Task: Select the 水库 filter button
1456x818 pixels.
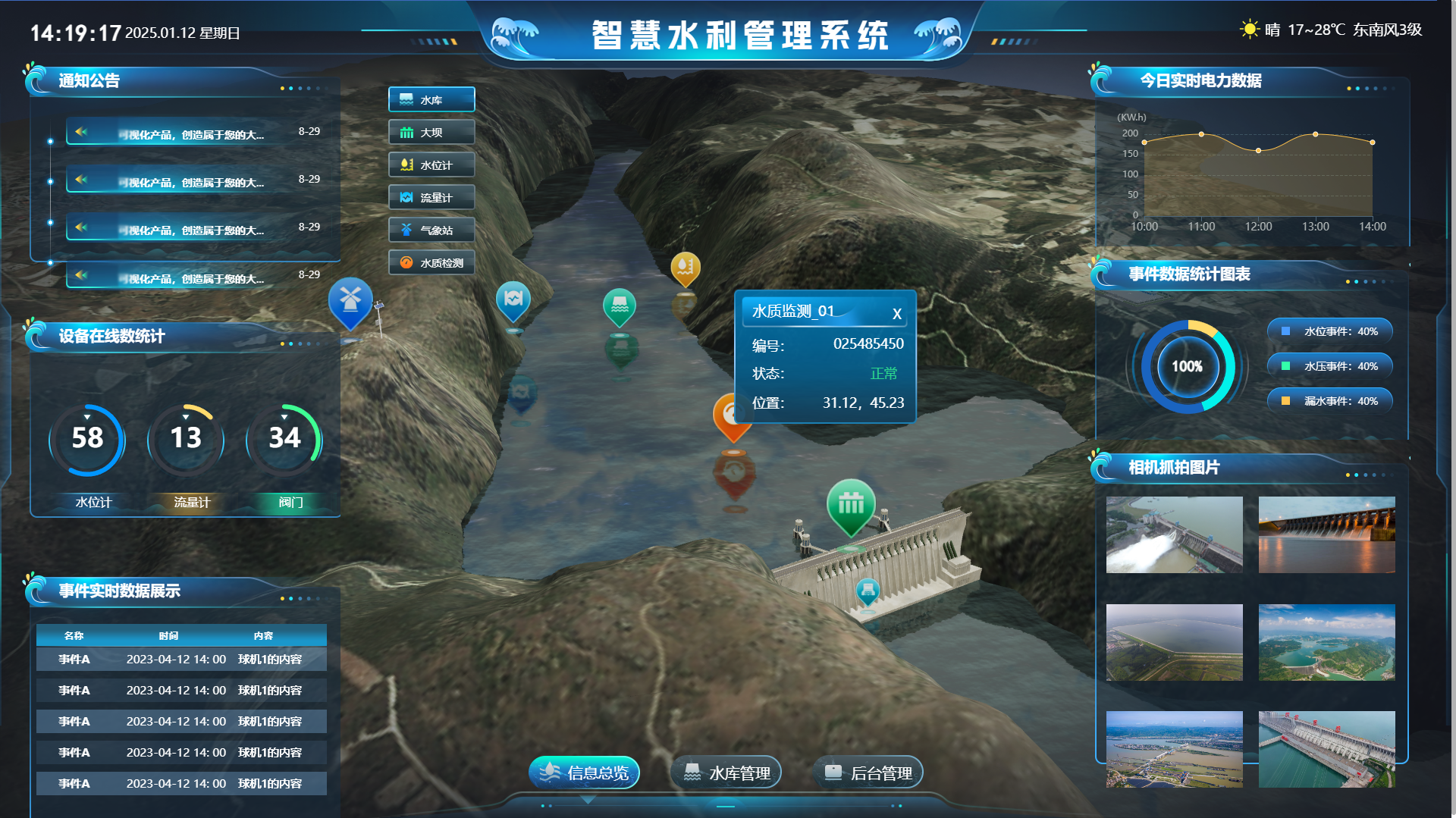Action: point(431,99)
